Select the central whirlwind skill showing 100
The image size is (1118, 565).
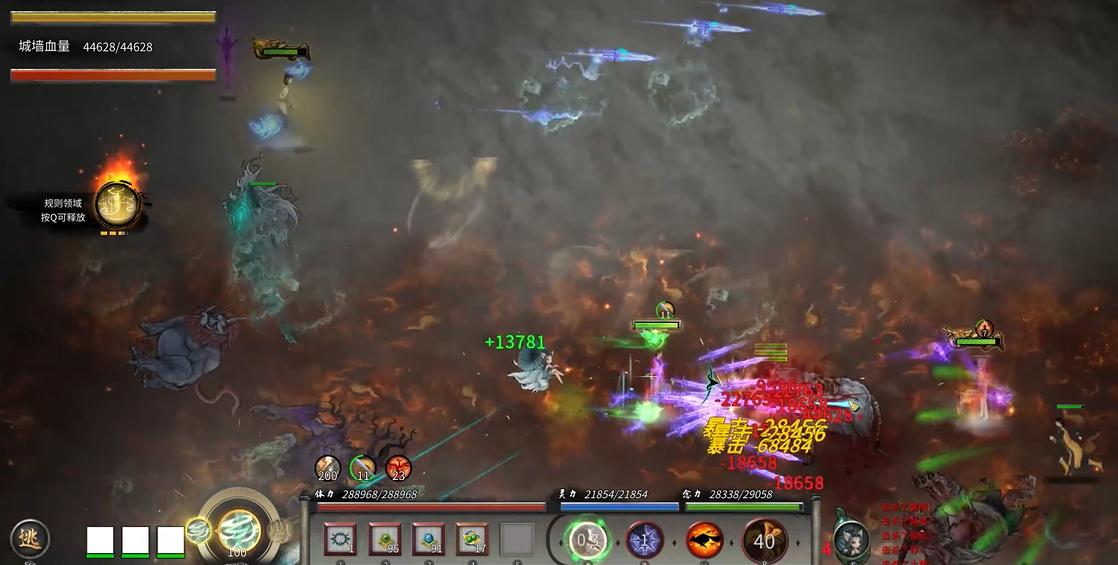(x=238, y=531)
